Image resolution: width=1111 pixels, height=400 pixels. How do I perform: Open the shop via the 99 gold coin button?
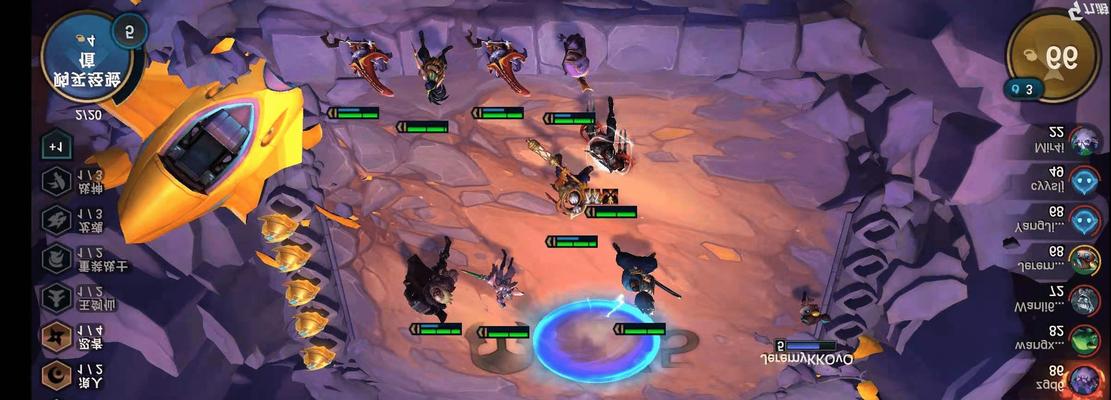point(1052,58)
